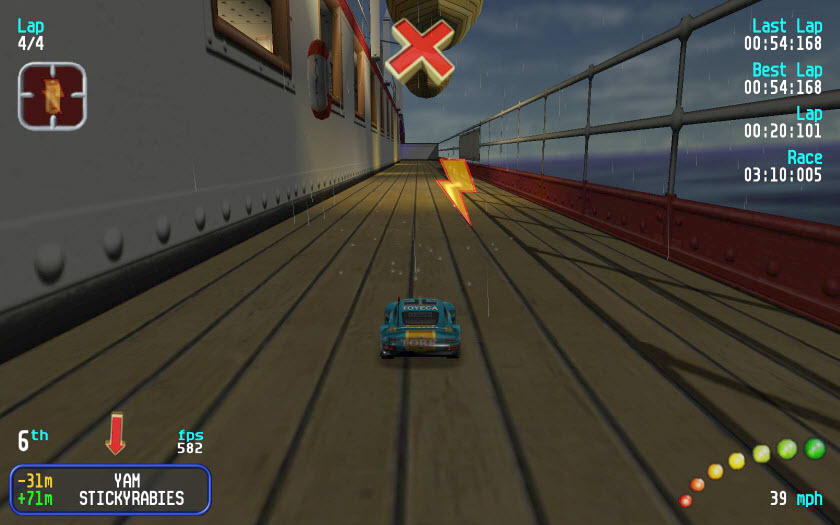Select STICKYRABIES in the rival distance panel
840x525 pixels.
[x=132, y=498]
